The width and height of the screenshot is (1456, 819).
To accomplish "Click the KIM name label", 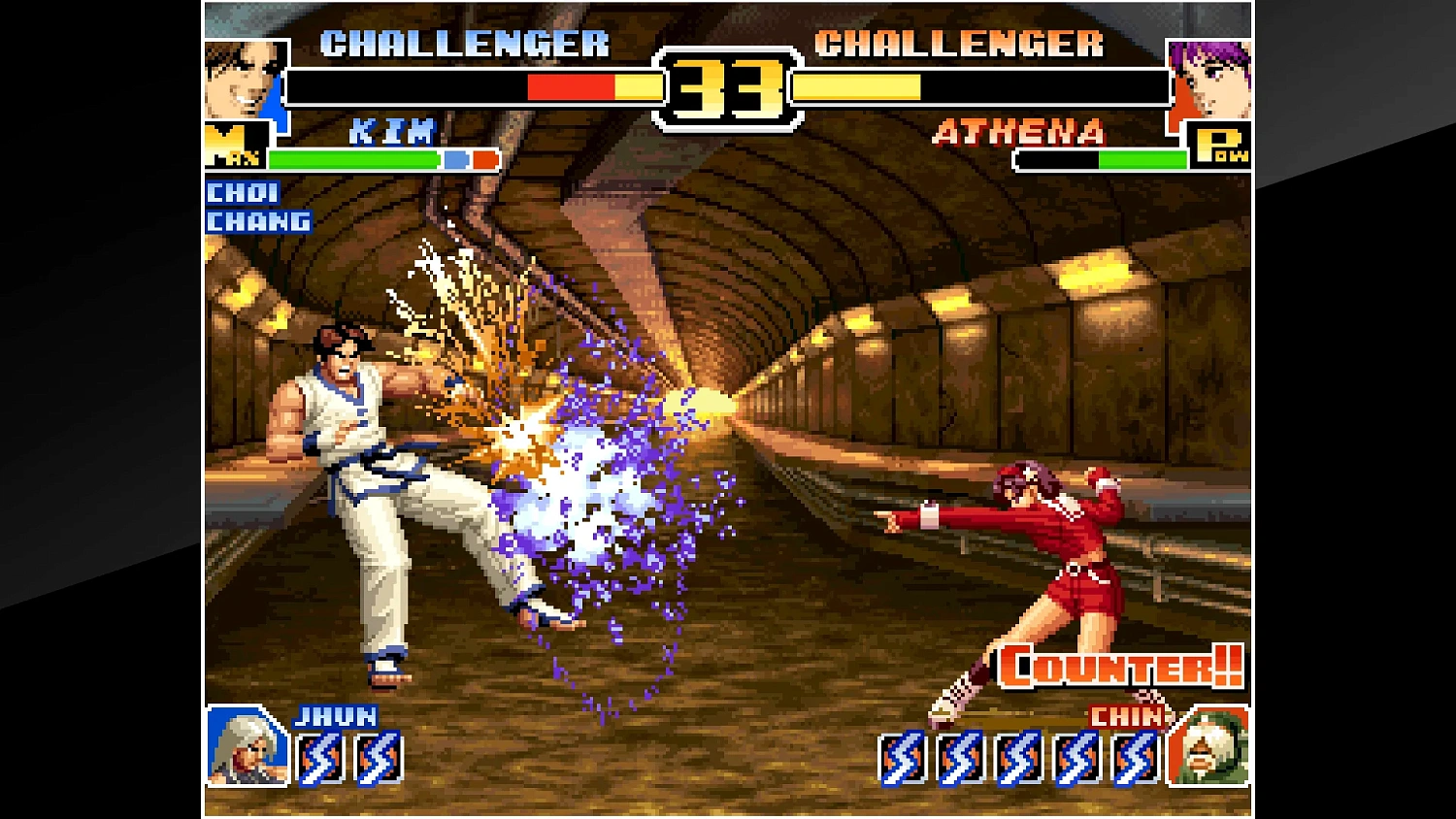I will click(392, 131).
